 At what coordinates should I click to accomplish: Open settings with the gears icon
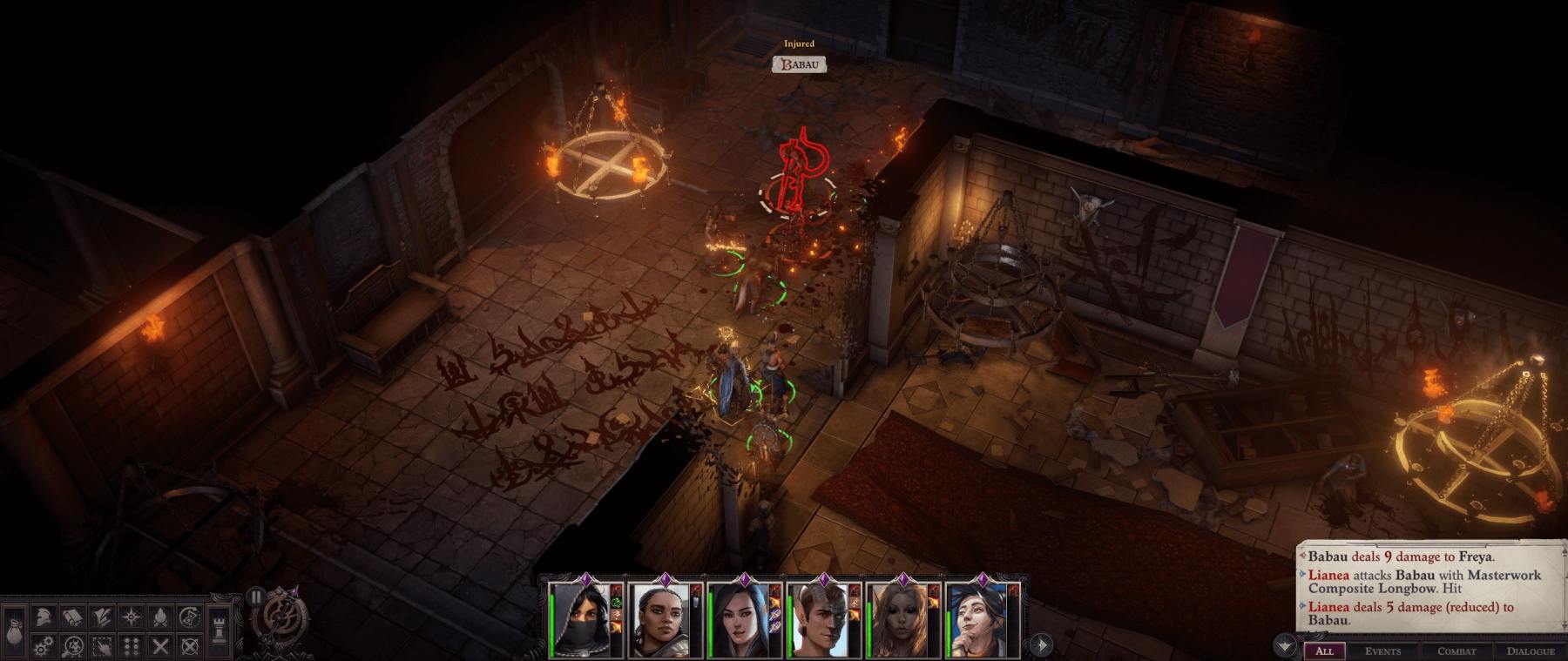43,646
